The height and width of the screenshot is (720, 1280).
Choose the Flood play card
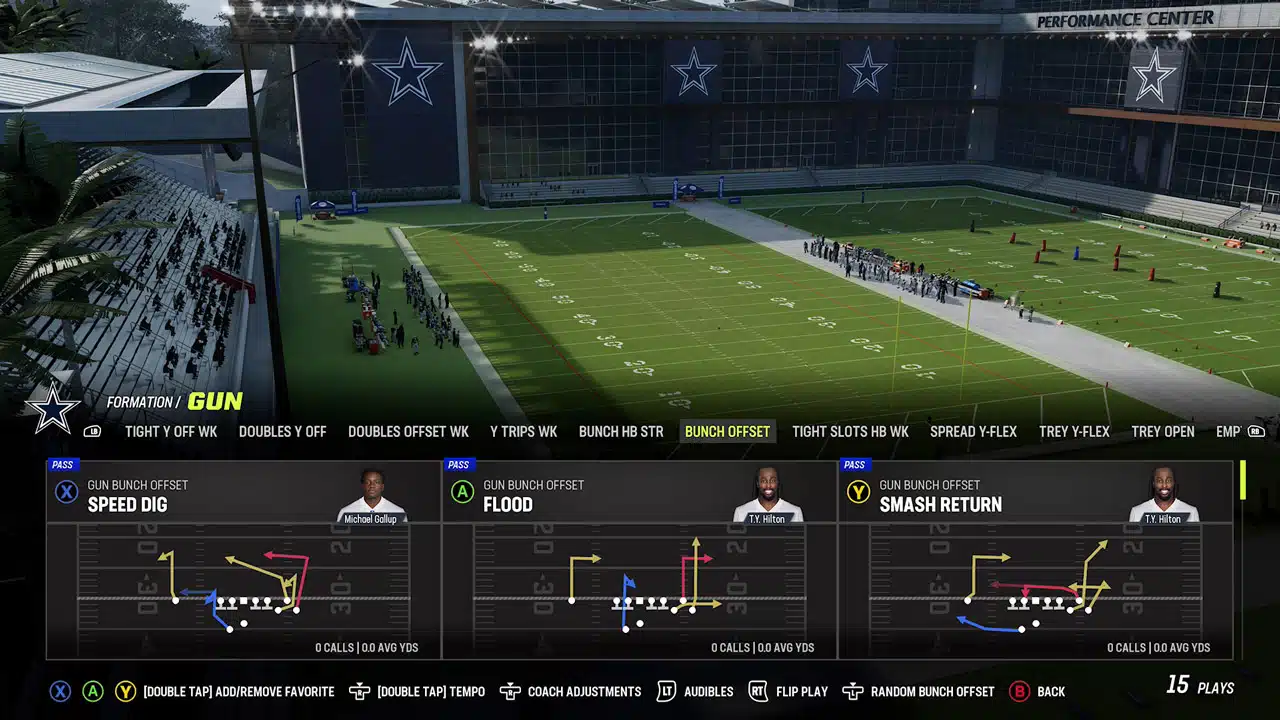point(639,559)
